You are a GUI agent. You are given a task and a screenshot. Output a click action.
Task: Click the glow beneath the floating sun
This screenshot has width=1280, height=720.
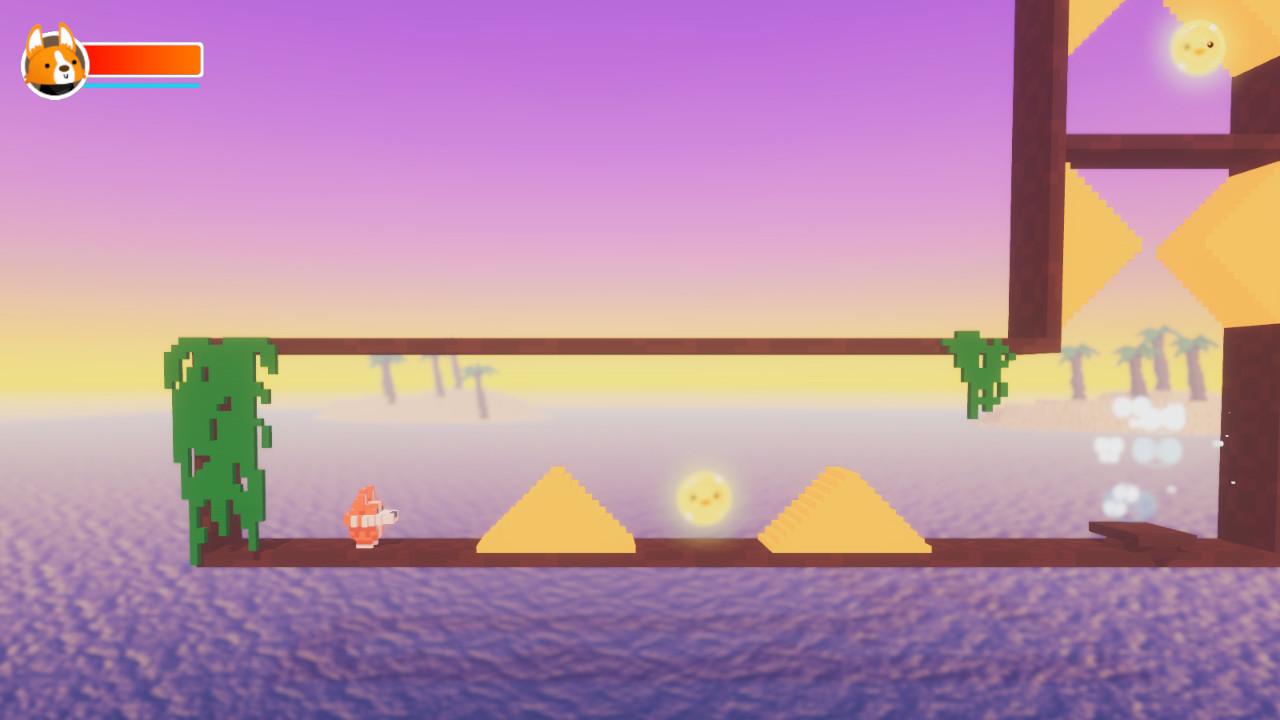coord(703,535)
